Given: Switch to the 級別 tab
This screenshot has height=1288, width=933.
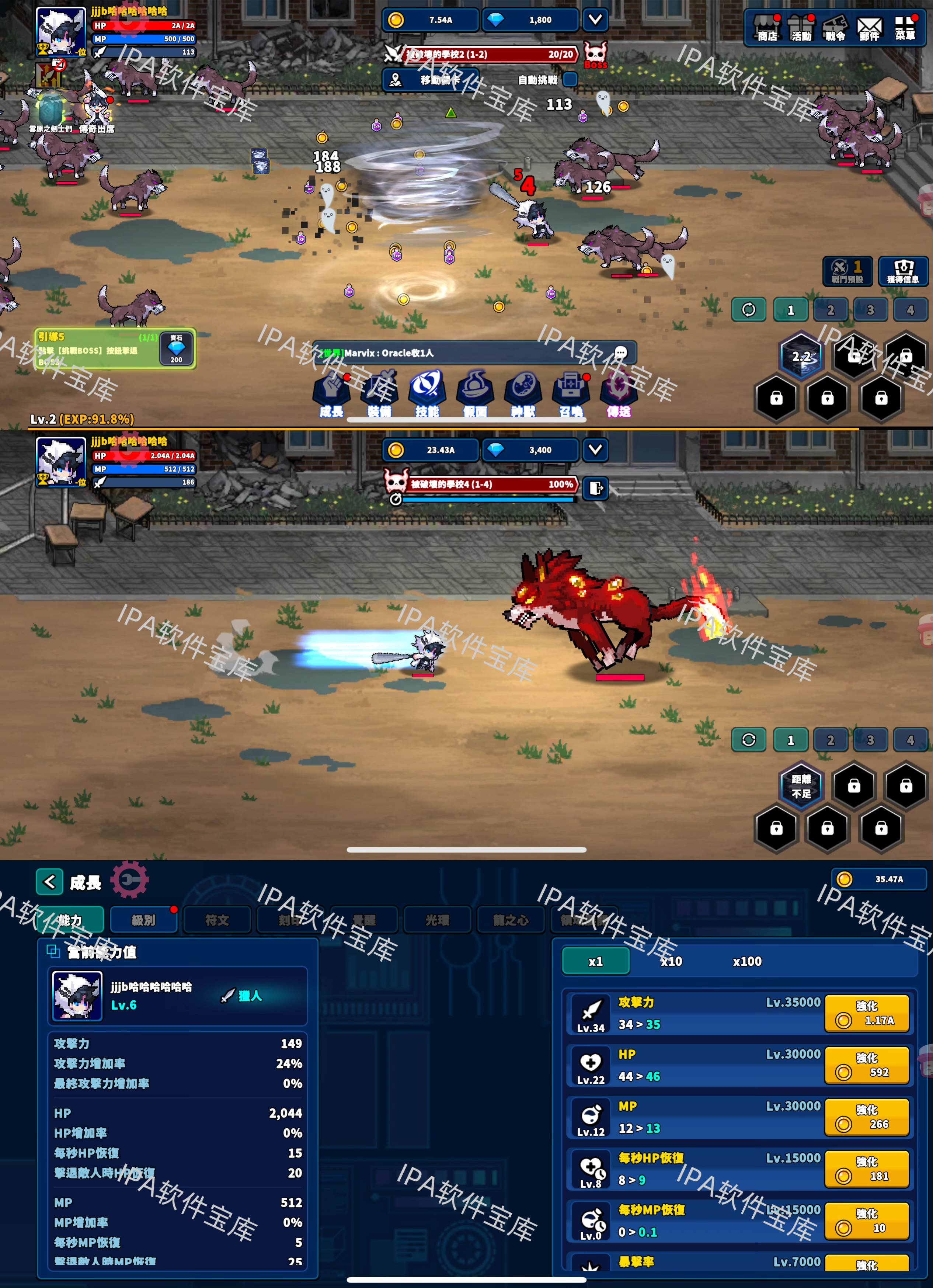Looking at the screenshot, I should [143, 920].
